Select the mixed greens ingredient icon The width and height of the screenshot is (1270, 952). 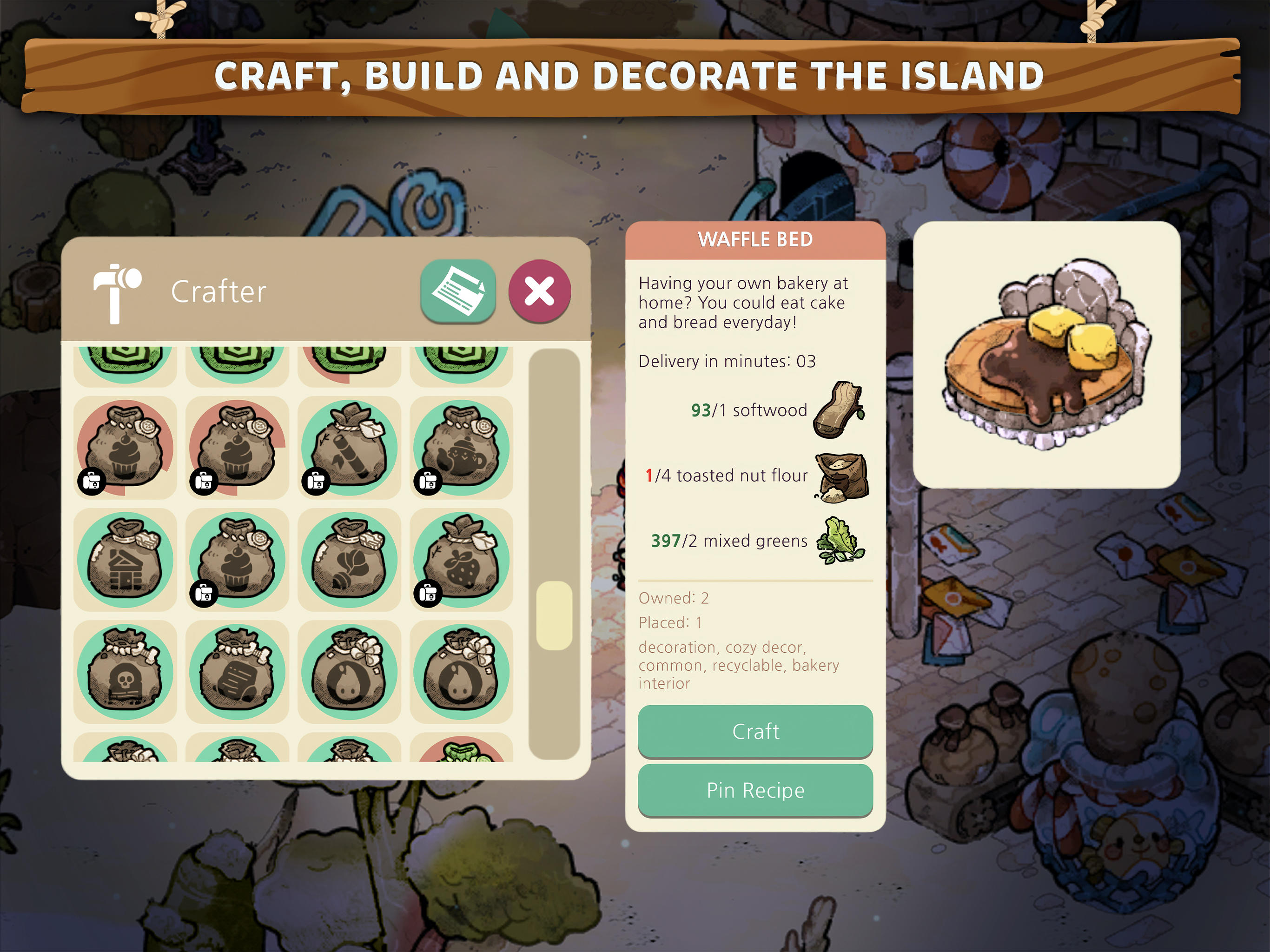844,540
